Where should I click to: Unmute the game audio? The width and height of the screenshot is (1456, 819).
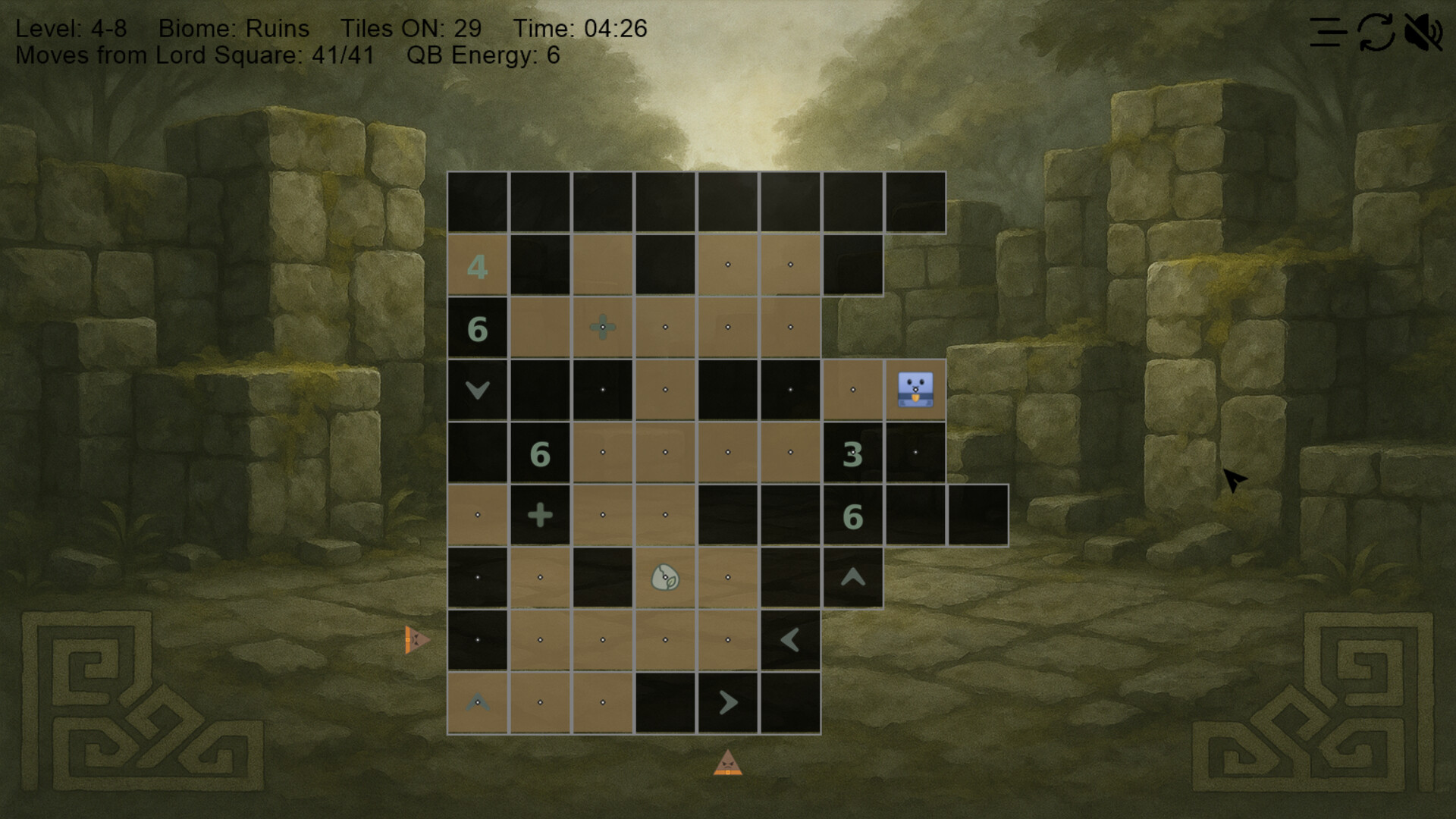(x=1426, y=32)
